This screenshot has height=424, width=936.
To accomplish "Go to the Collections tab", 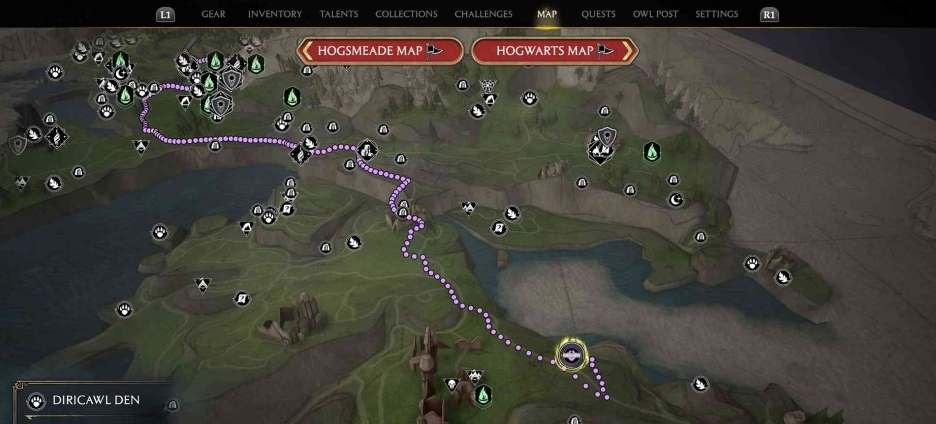I will coord(406,14).
